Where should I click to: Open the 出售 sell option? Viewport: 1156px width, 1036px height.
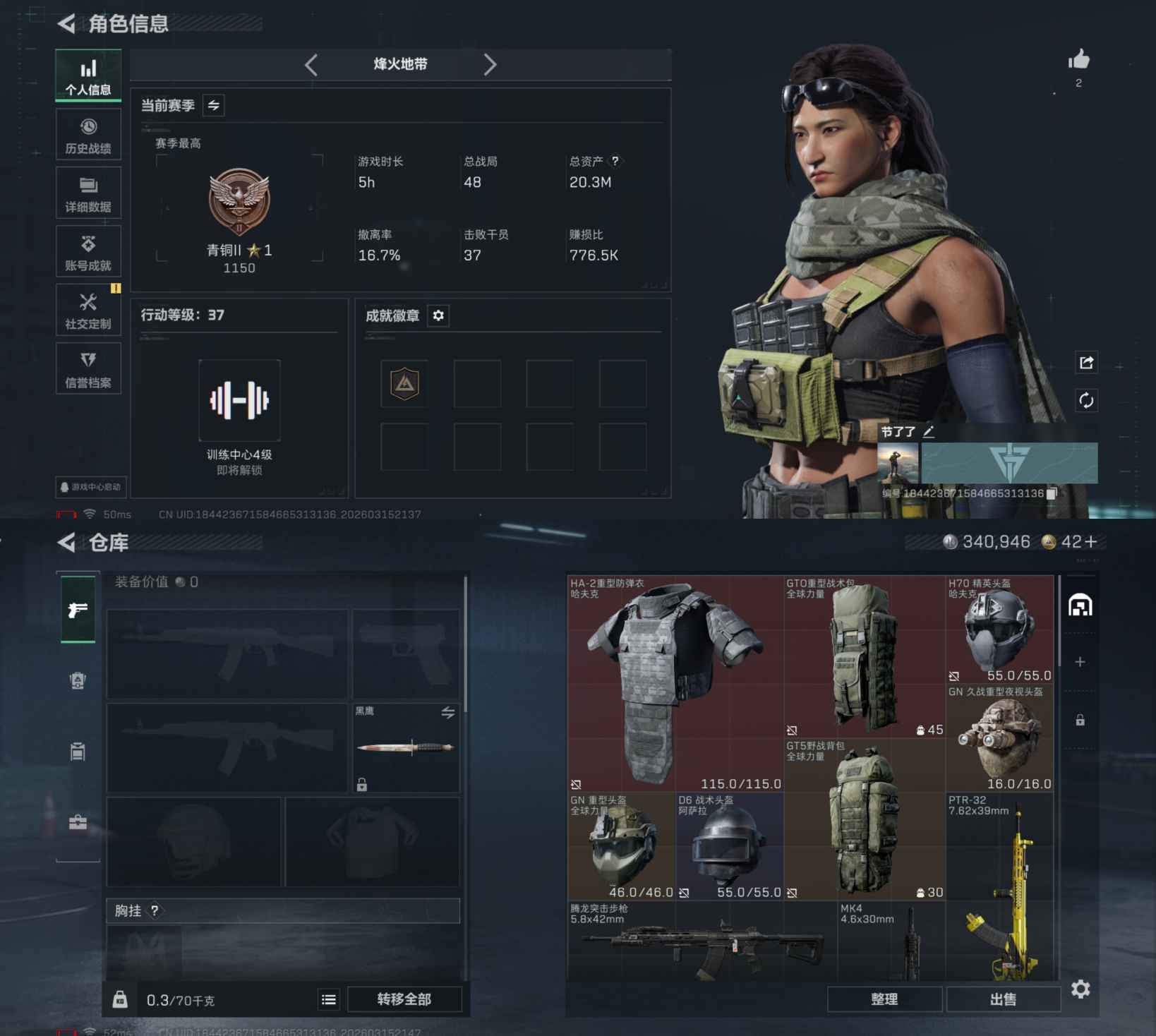(x=1003, y=999)
